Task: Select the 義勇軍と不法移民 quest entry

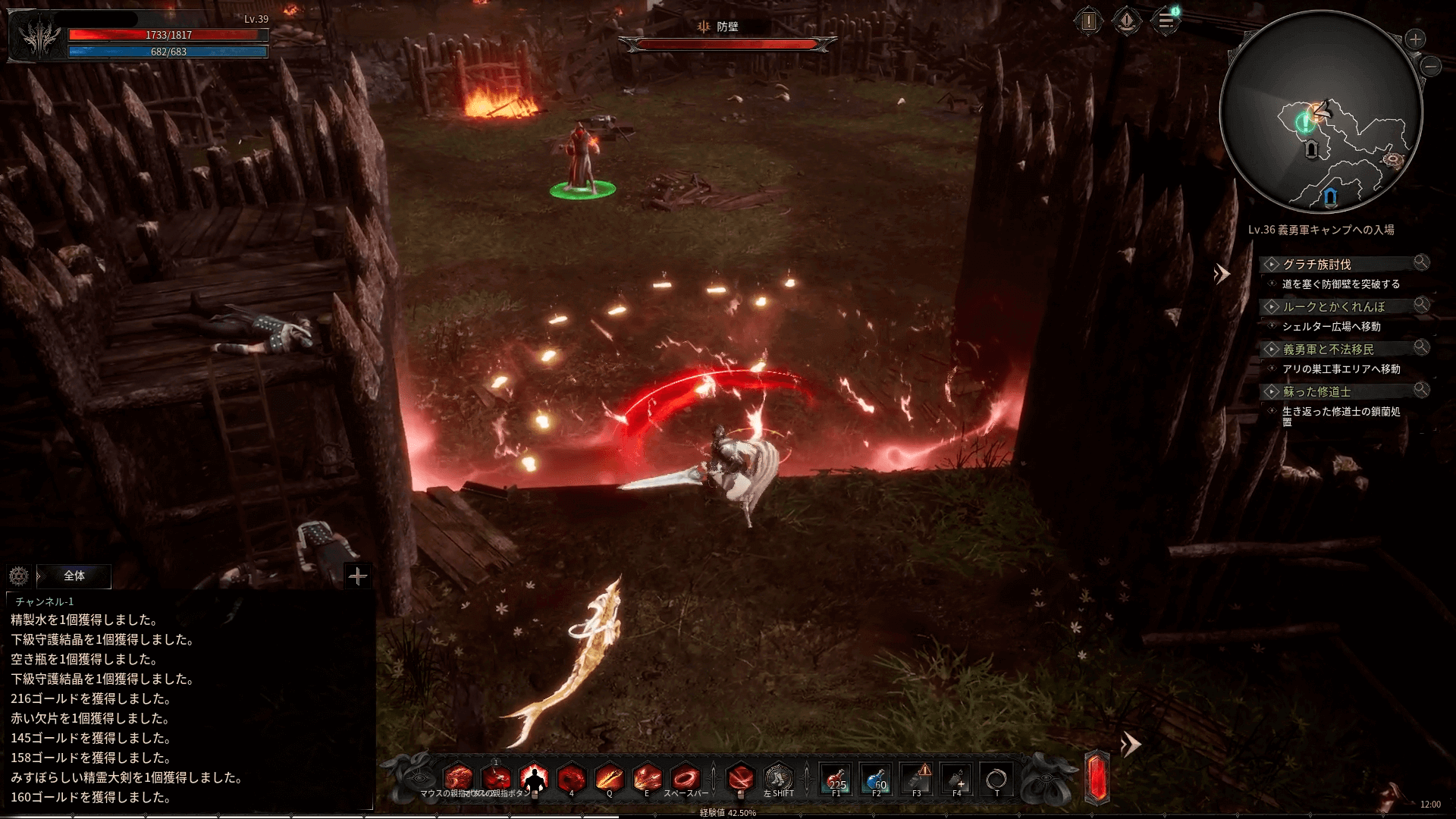Action: coord(1328,349)
